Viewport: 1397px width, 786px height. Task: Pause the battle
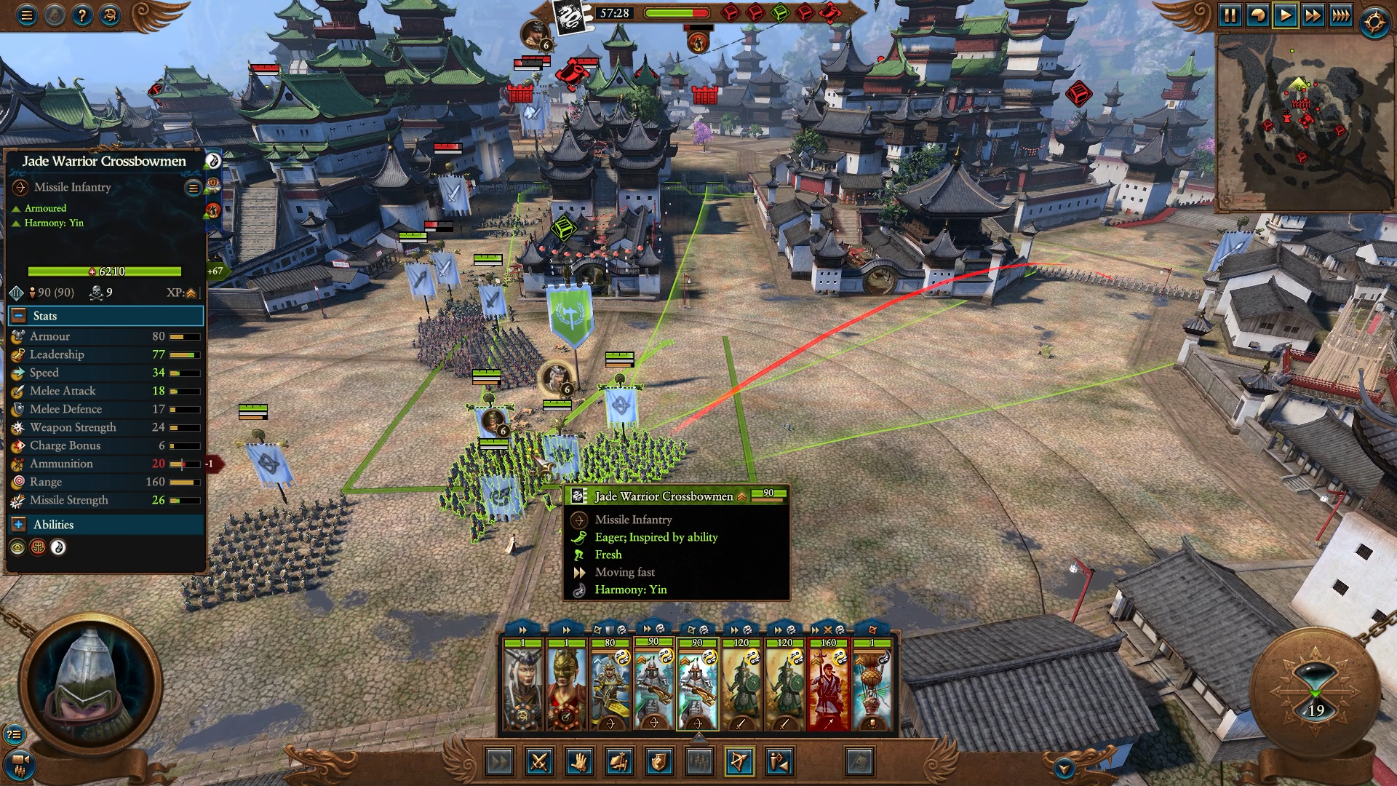1232,15
